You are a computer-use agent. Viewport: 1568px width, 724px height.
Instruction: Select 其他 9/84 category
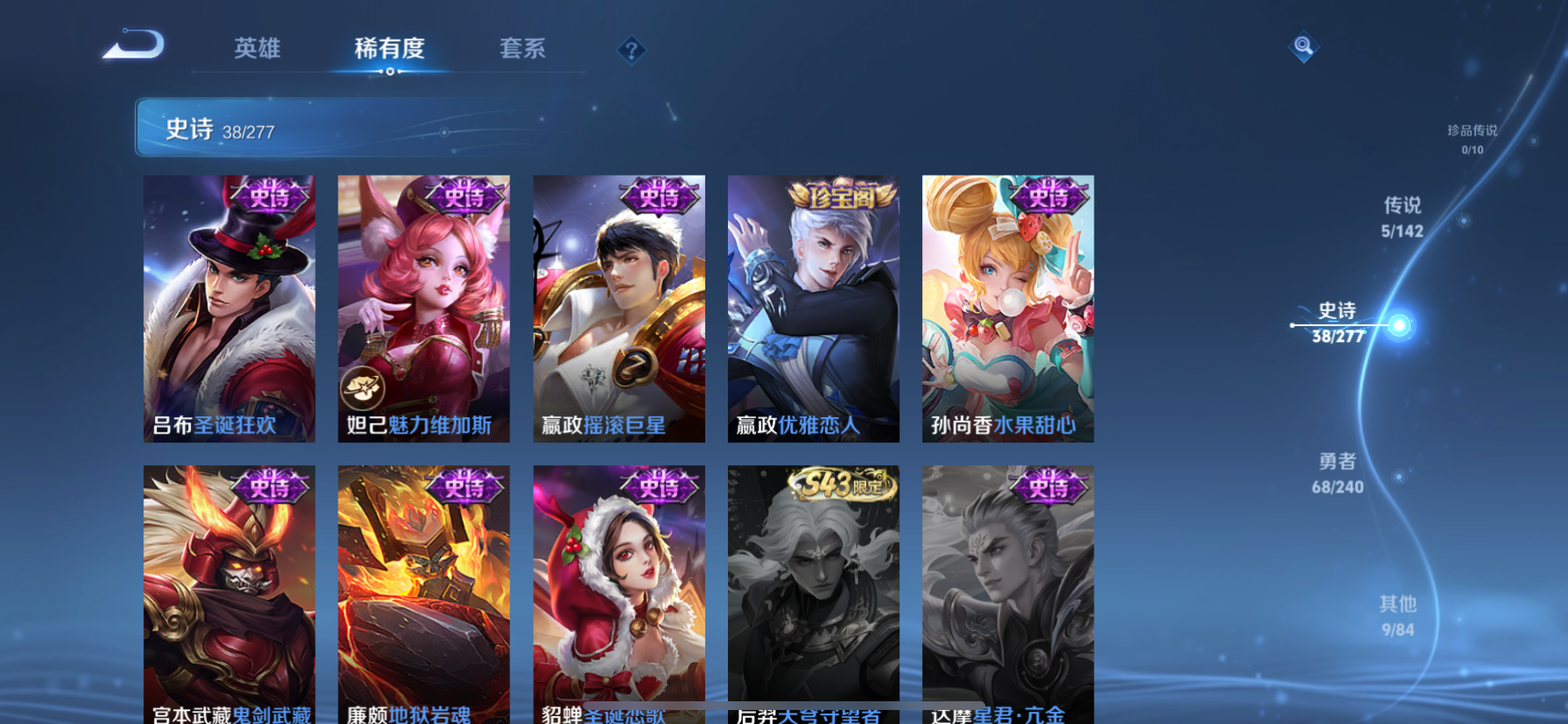(x=1397, y=615)
